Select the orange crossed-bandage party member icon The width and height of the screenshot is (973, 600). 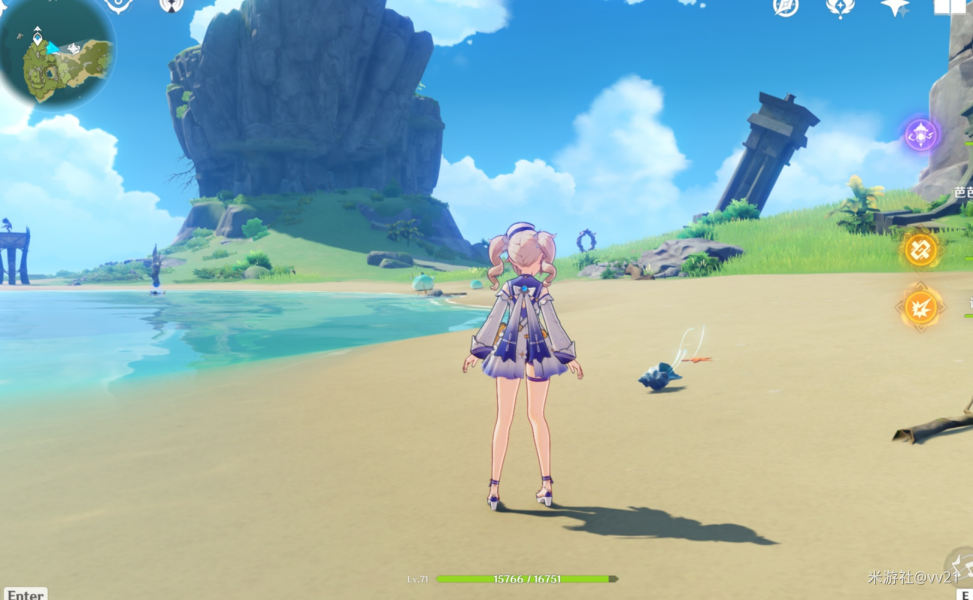coord(921,249)
